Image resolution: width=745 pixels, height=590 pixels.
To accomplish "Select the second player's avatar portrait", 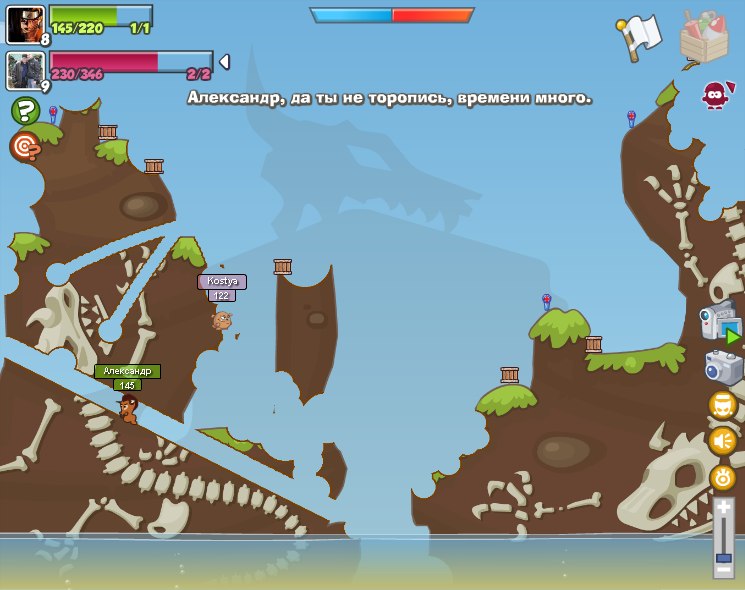I will tap(24, 71).
